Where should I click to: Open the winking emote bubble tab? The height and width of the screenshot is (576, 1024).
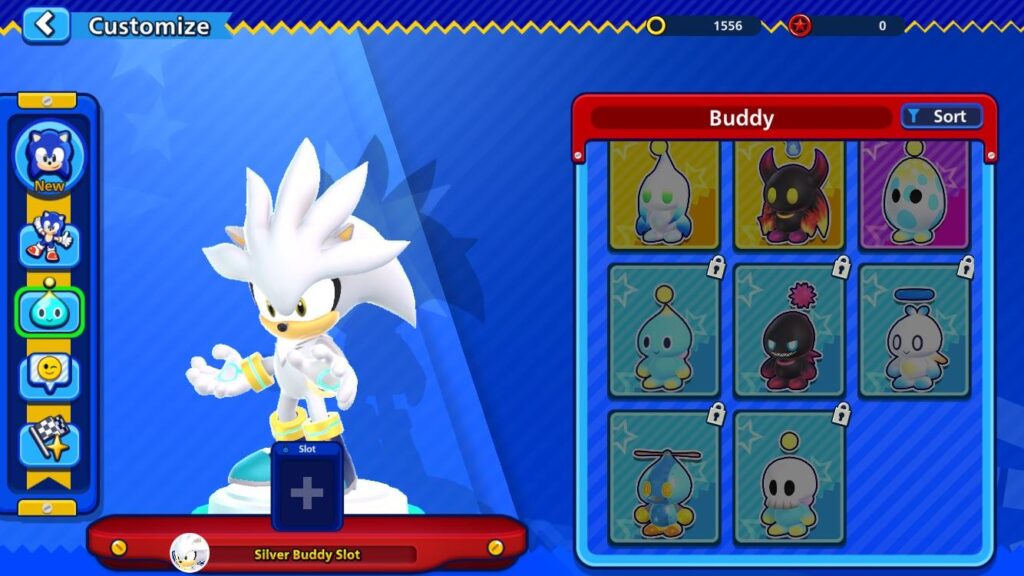coord(49,374)
